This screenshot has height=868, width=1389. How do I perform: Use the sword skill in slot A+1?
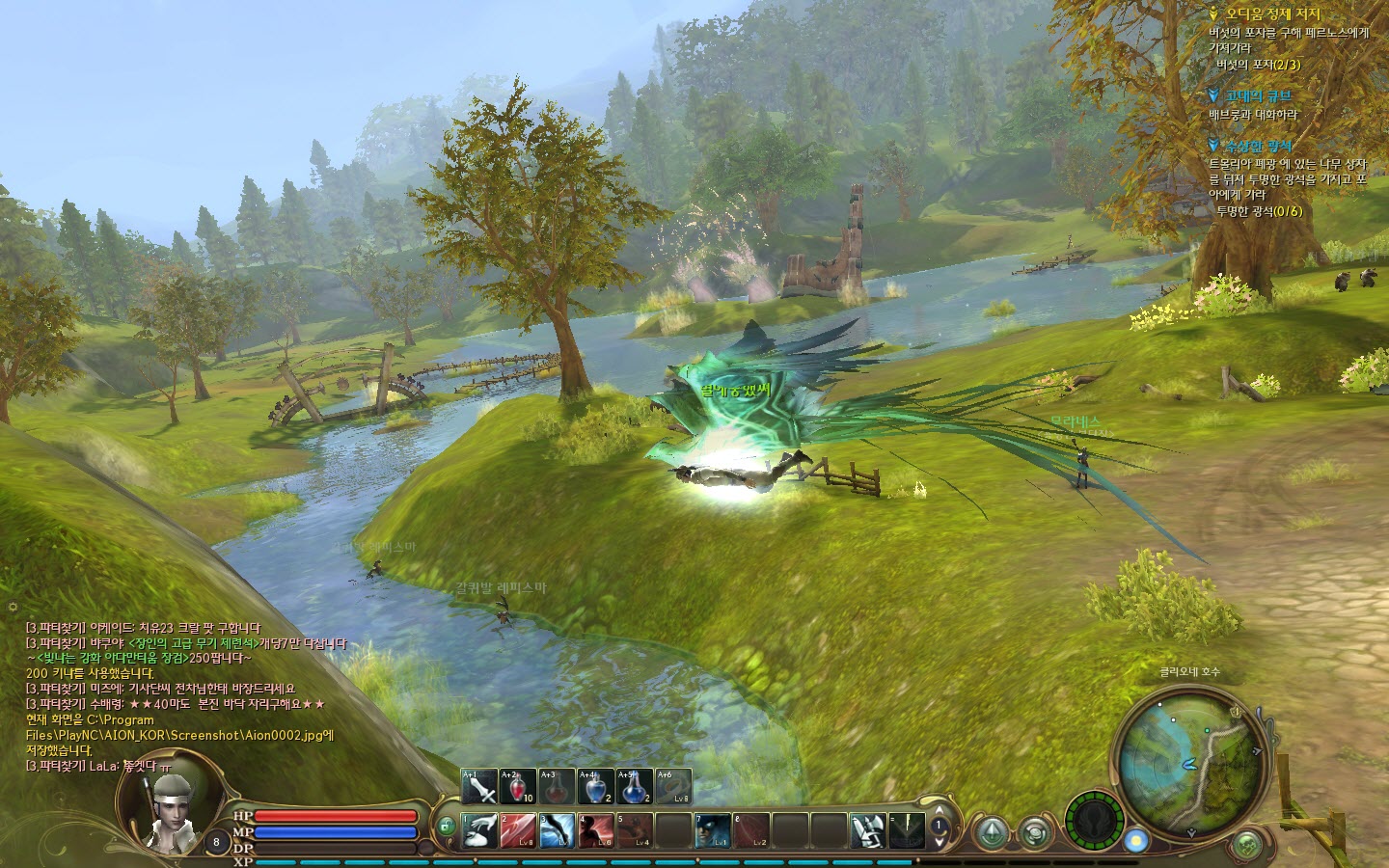click(x=479, y=787)
